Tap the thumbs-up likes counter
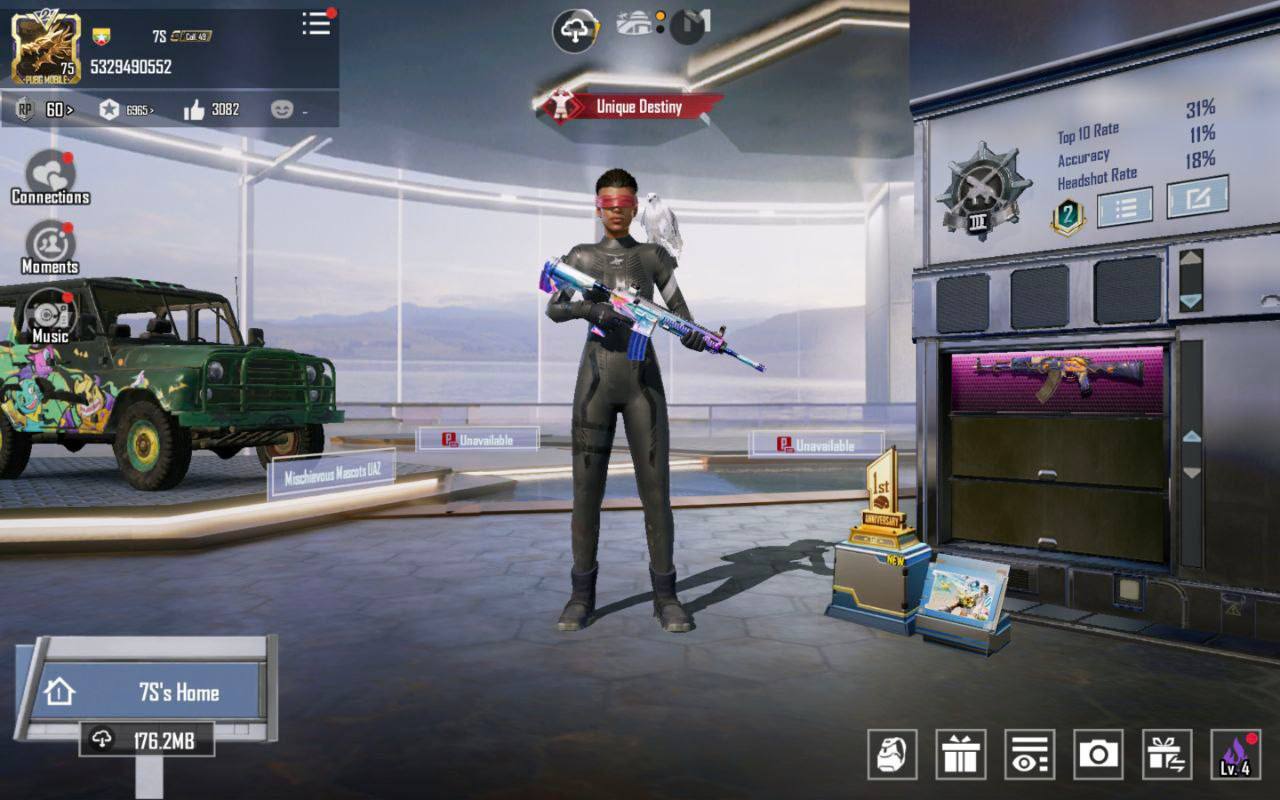 pos(211,110)
